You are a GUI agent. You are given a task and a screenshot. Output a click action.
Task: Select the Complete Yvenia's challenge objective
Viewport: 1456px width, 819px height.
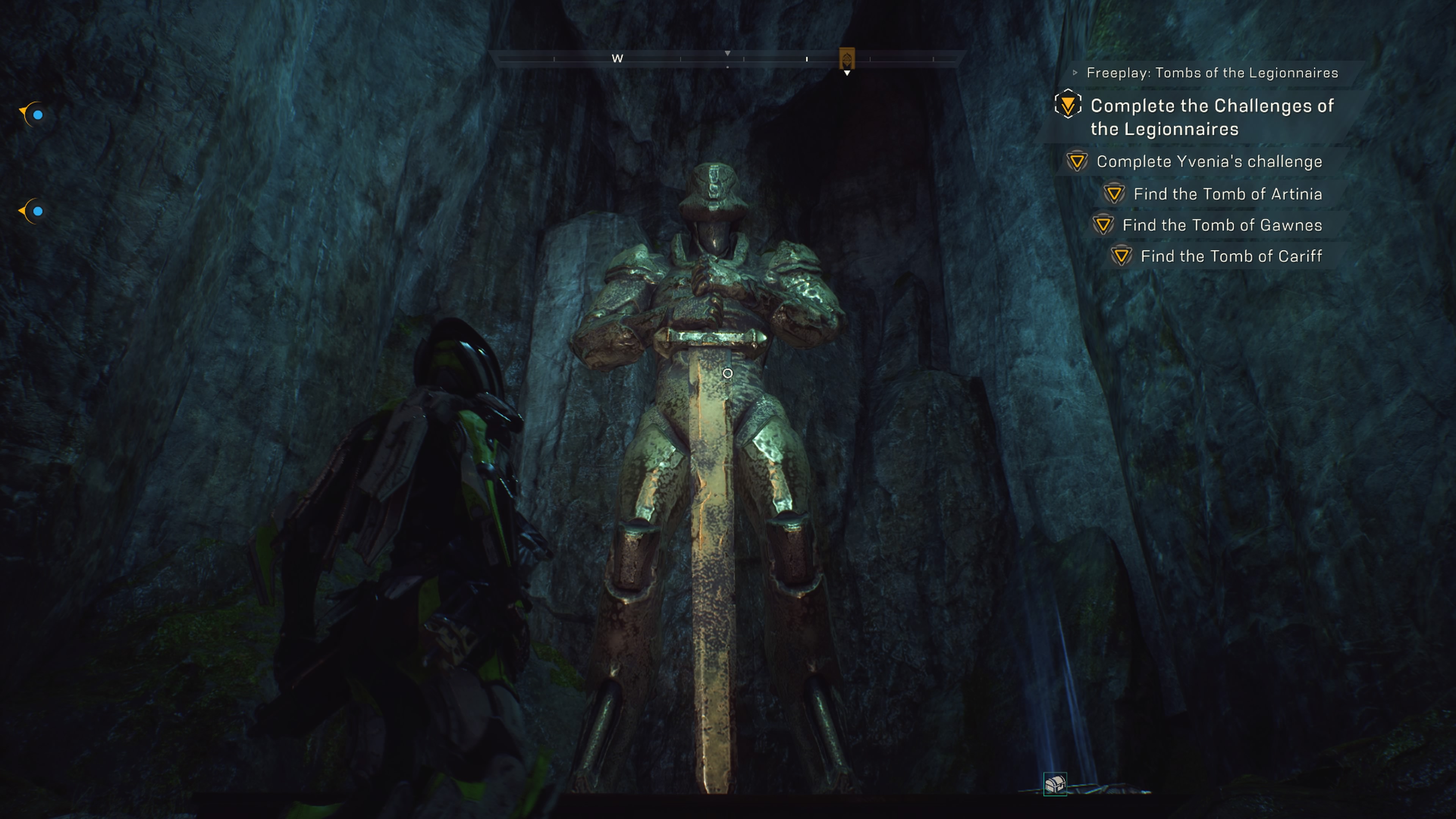tap(1209, 162)
